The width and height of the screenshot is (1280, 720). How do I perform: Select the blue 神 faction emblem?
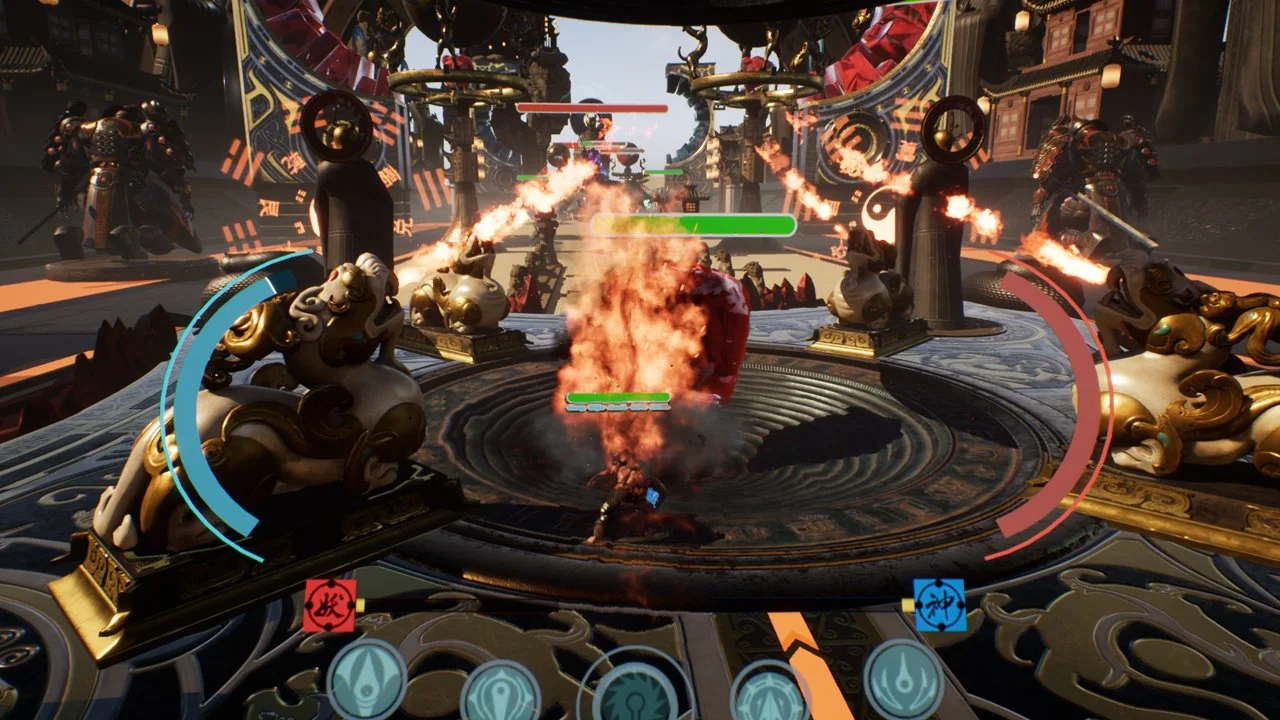coord(940,605)
